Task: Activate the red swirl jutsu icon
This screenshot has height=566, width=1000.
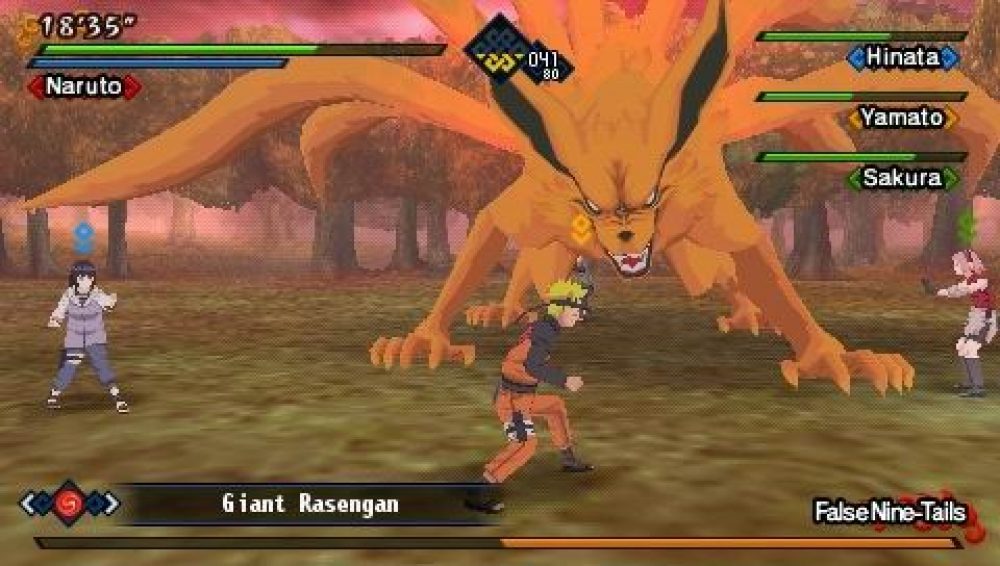Action: (x=69, y=502)
